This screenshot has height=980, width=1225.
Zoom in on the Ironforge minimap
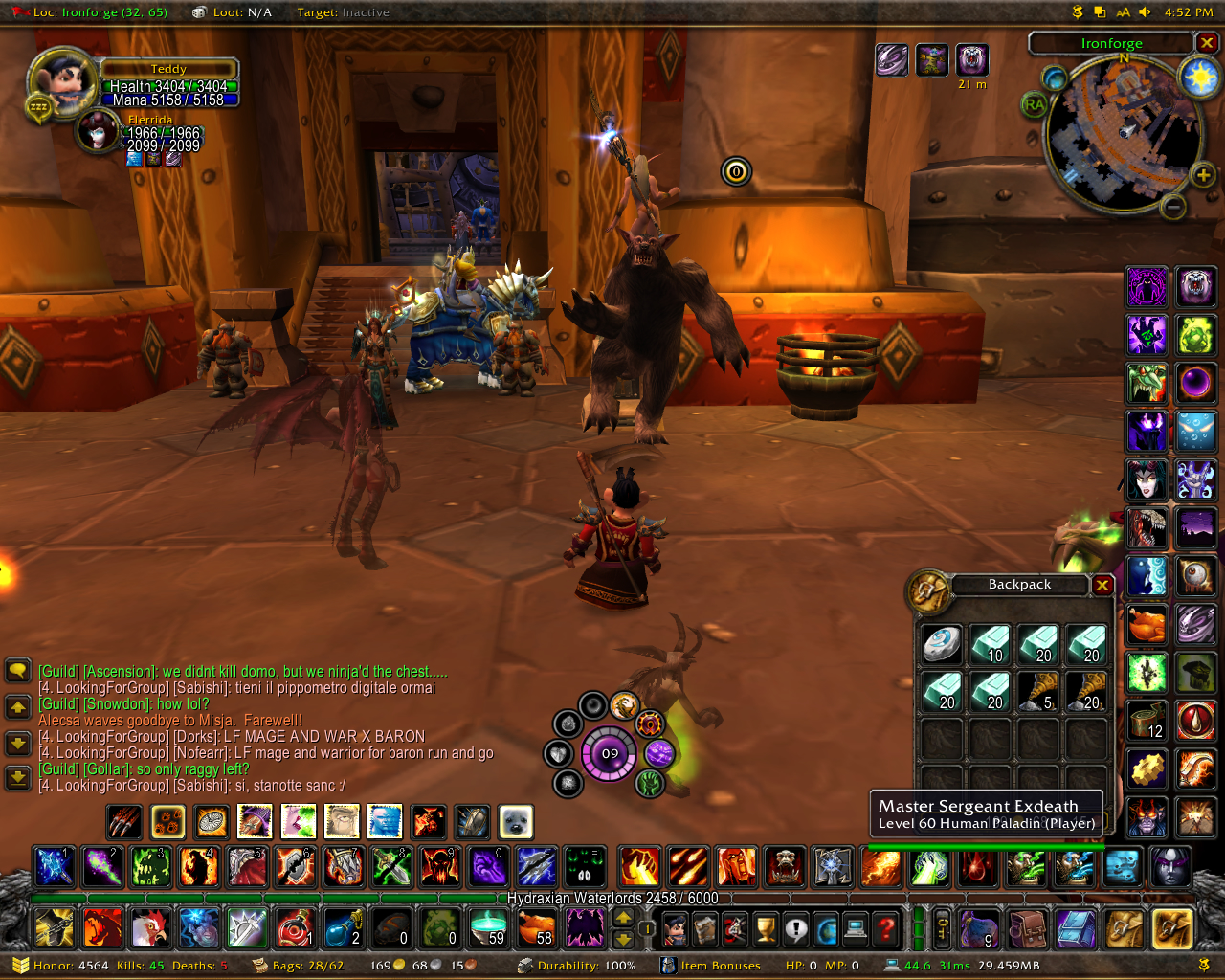(1203, 175)
